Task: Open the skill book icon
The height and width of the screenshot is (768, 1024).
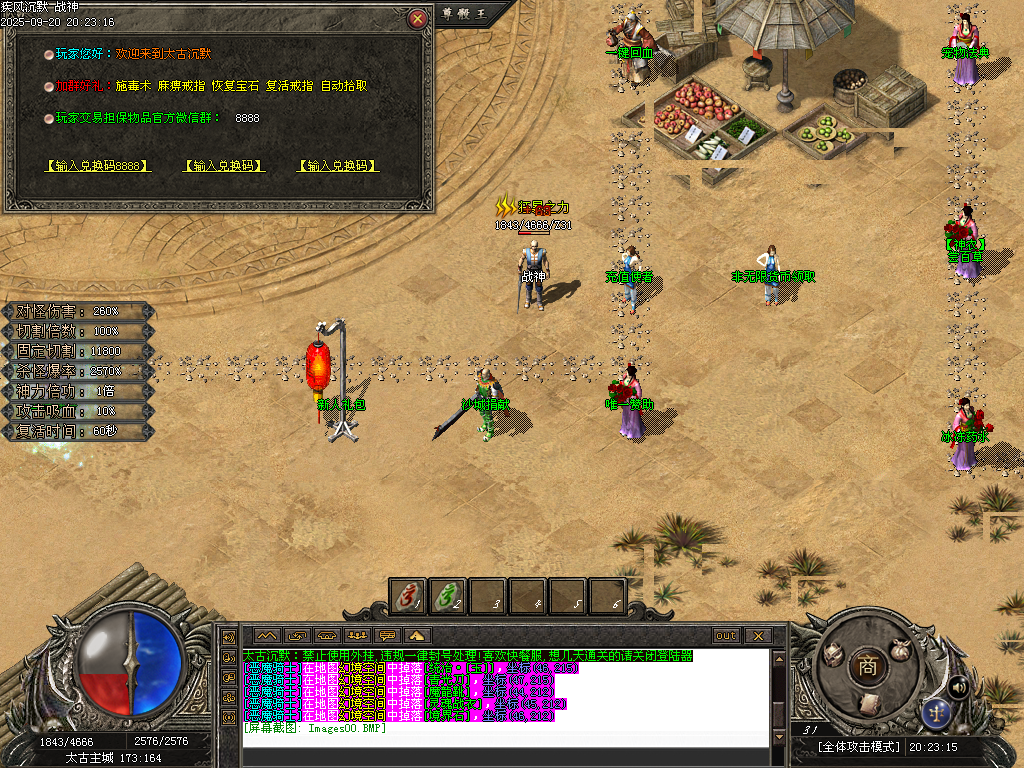Action: click(x=868, y=703)
